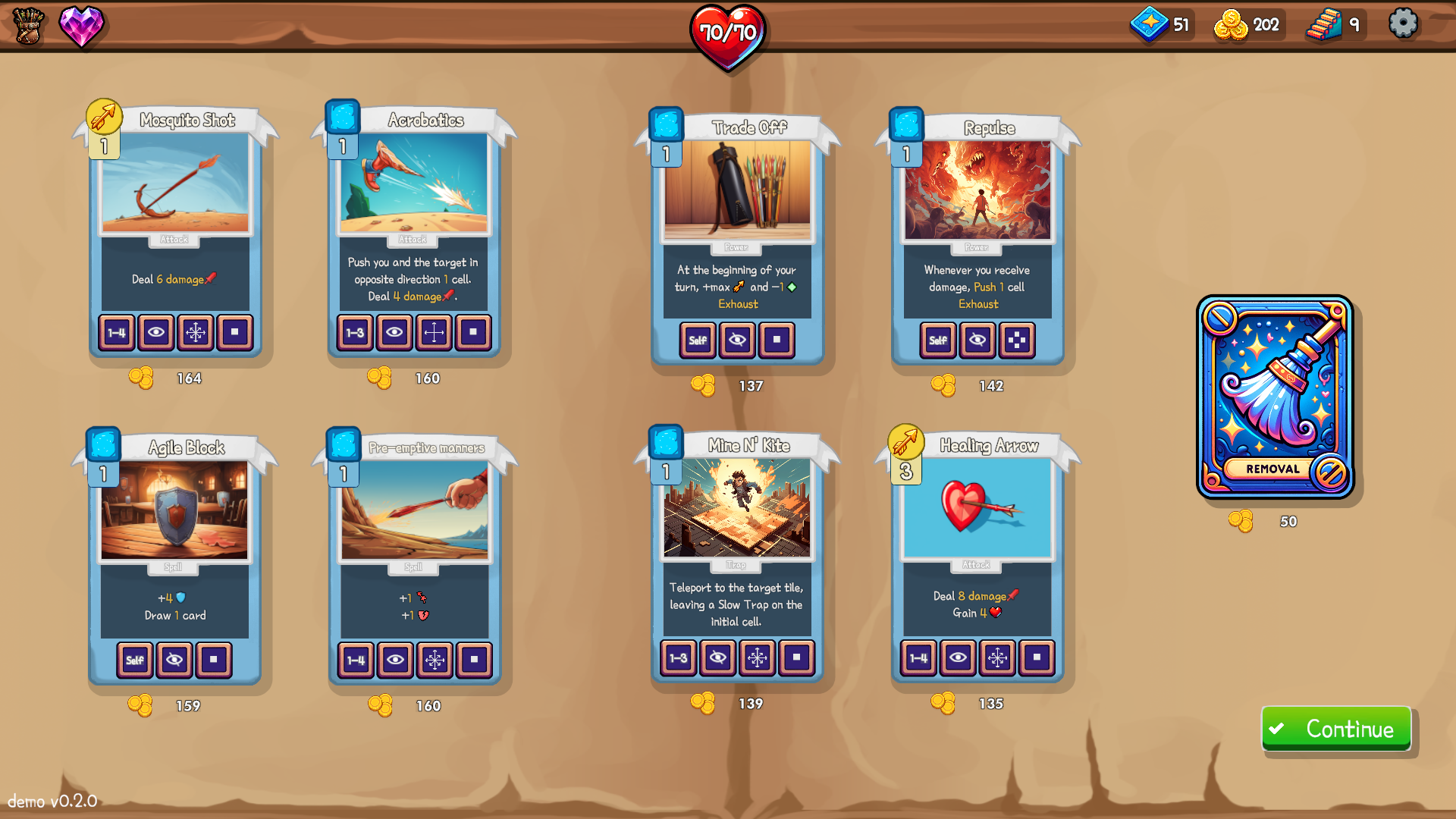Toggle the eye preview icon on Healing Arrow
The height and width of the screenshot is (819, 1456).
959,658
